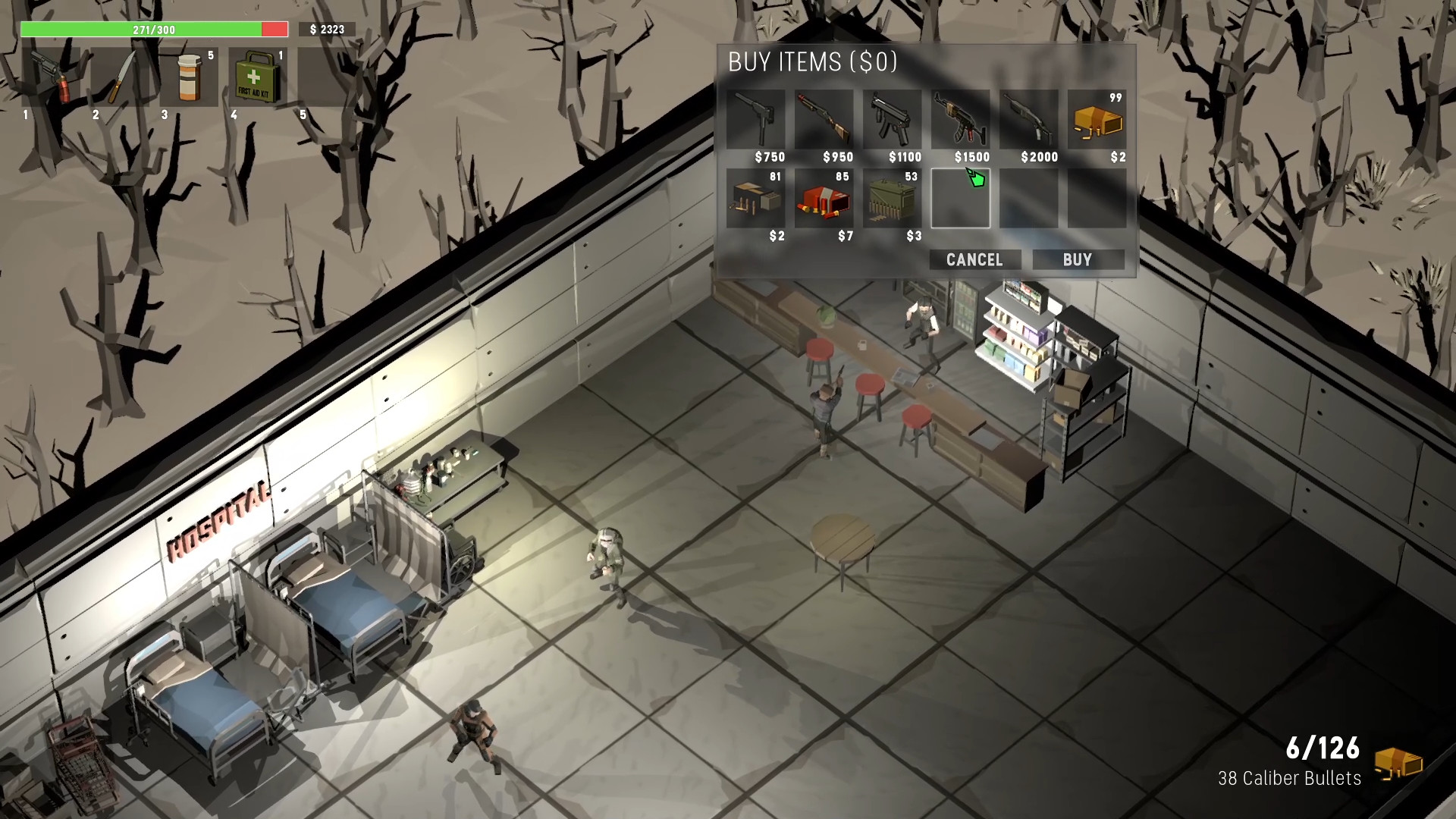This screenshot has width=1456, height=819.
Task: Select the pill bottle in slot 3
Action: 190,78
